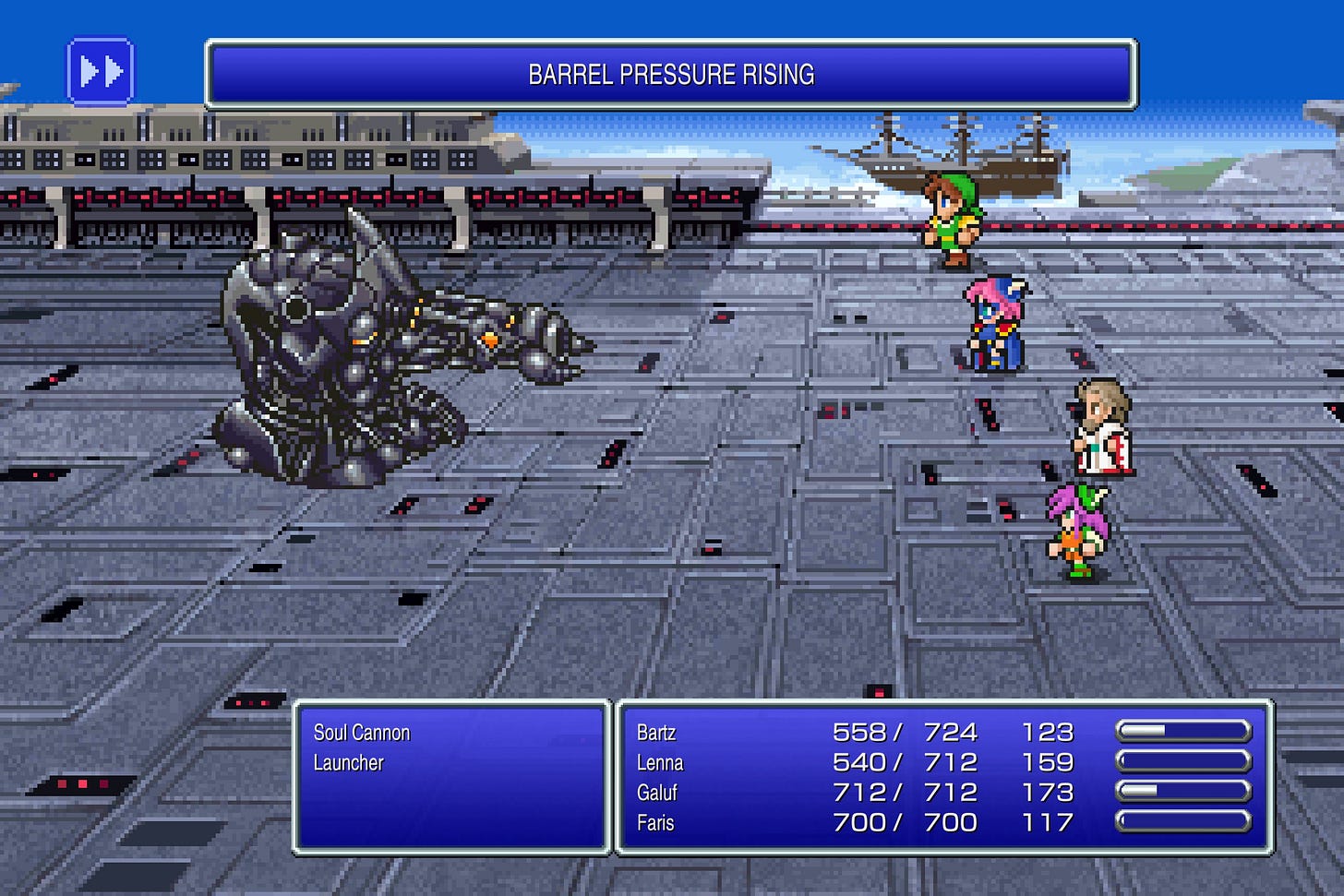This screenshot has width=1344, height=896.
Task: Toggle the fast-forward battle speed button
Action: (101, 71)
